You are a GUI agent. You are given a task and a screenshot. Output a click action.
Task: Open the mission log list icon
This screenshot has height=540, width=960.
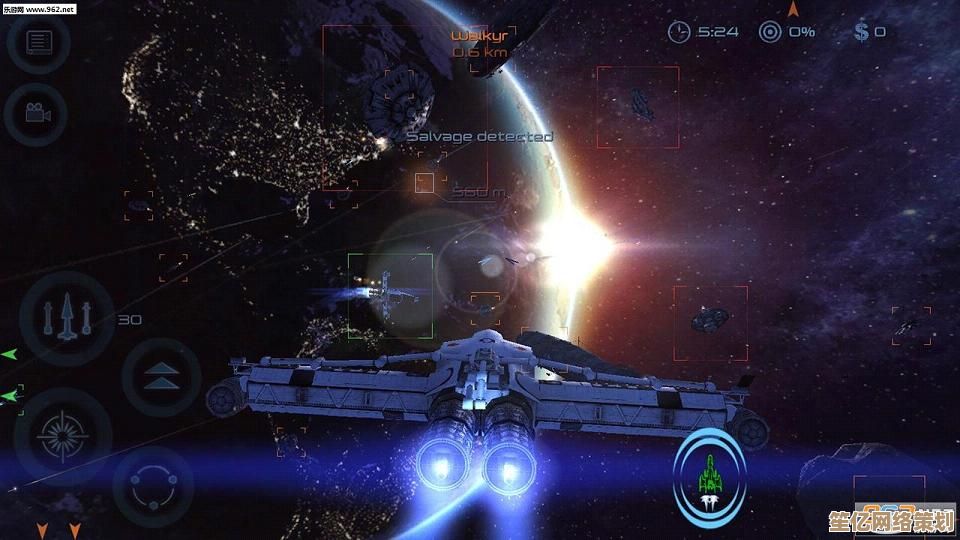click(x=39, y=42)
